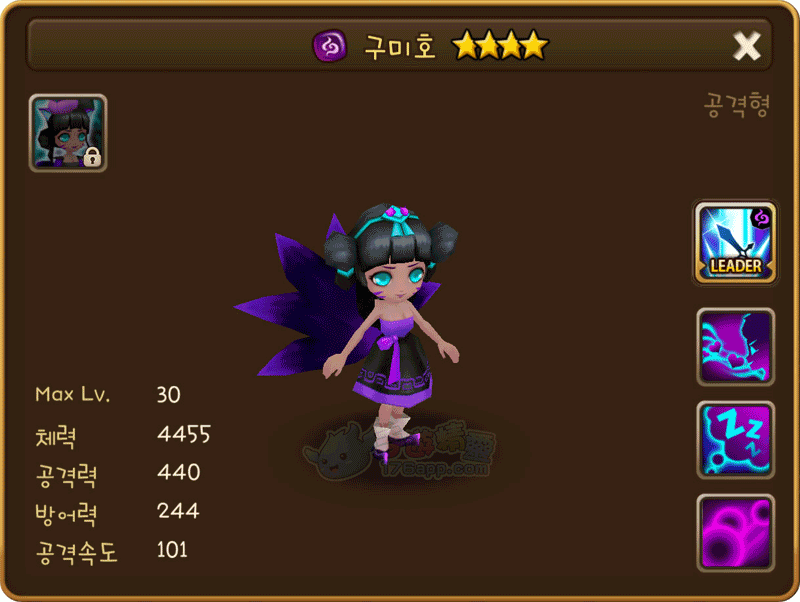Tap the dark element swirl icon

pyautogui.click(x=327, y=46)
